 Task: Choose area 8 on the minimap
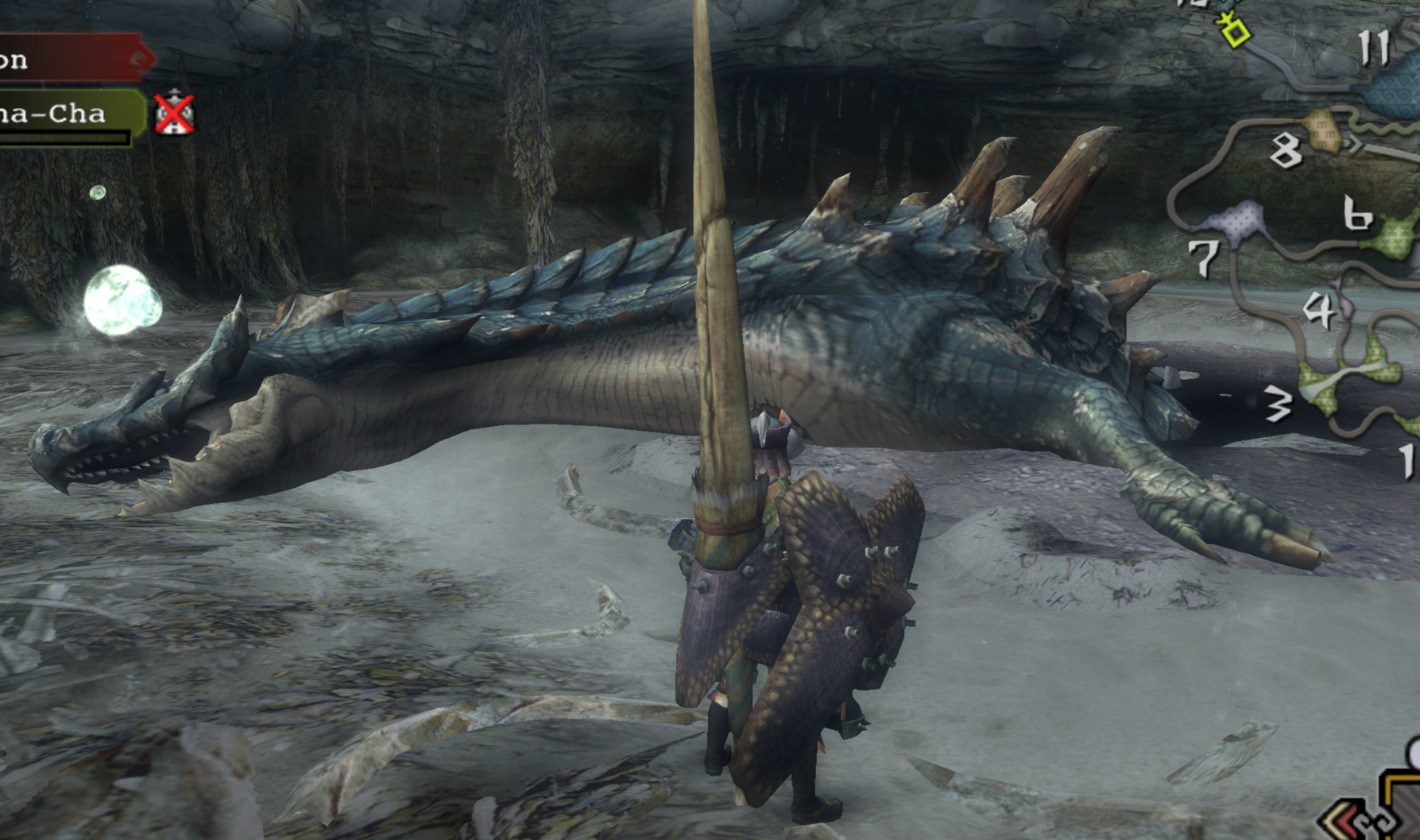tap(1285, 149)
